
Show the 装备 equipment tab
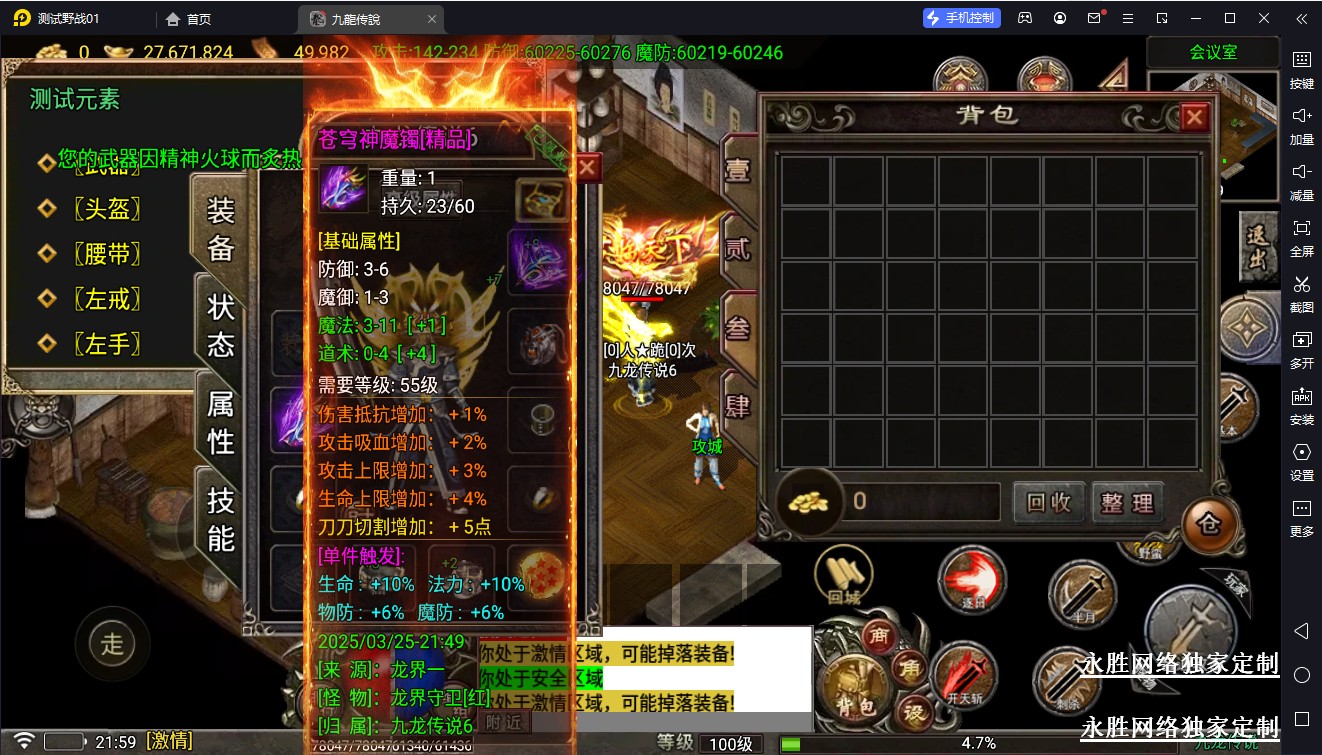221,229
